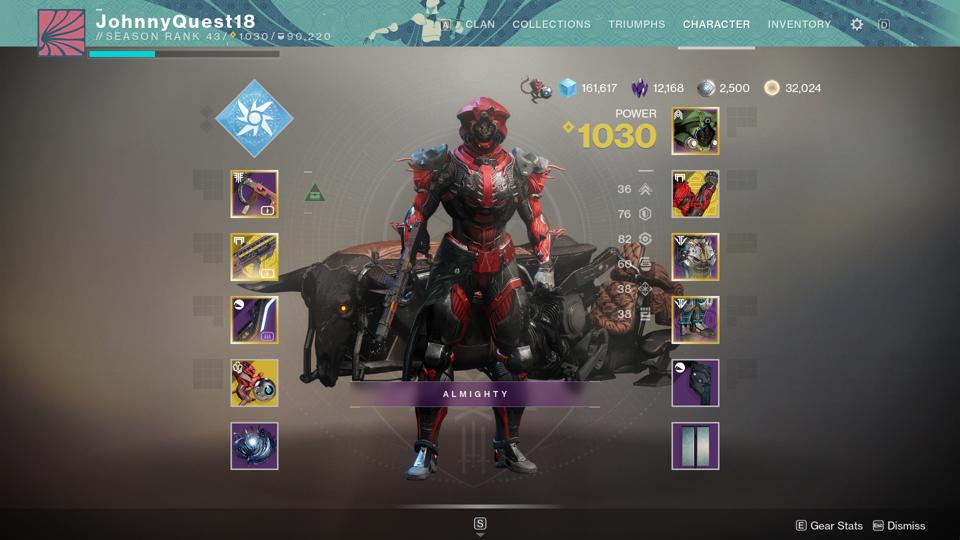
Task: Select the equipped helmet slot
Action: pyautogui.click(x=695, y=131)
